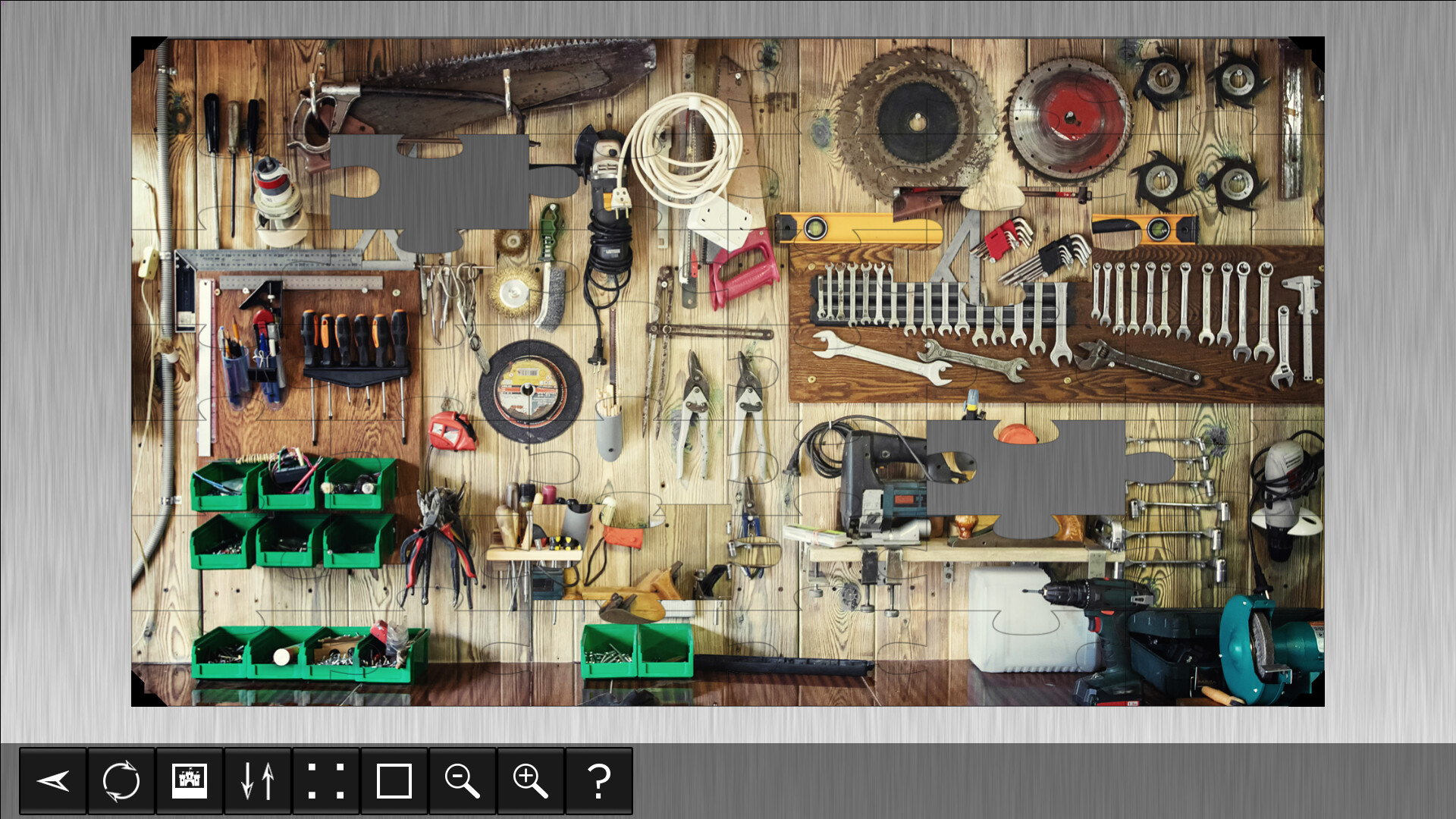Toggle the border pieces filter

pyautogui.click(x=394, y=781)
